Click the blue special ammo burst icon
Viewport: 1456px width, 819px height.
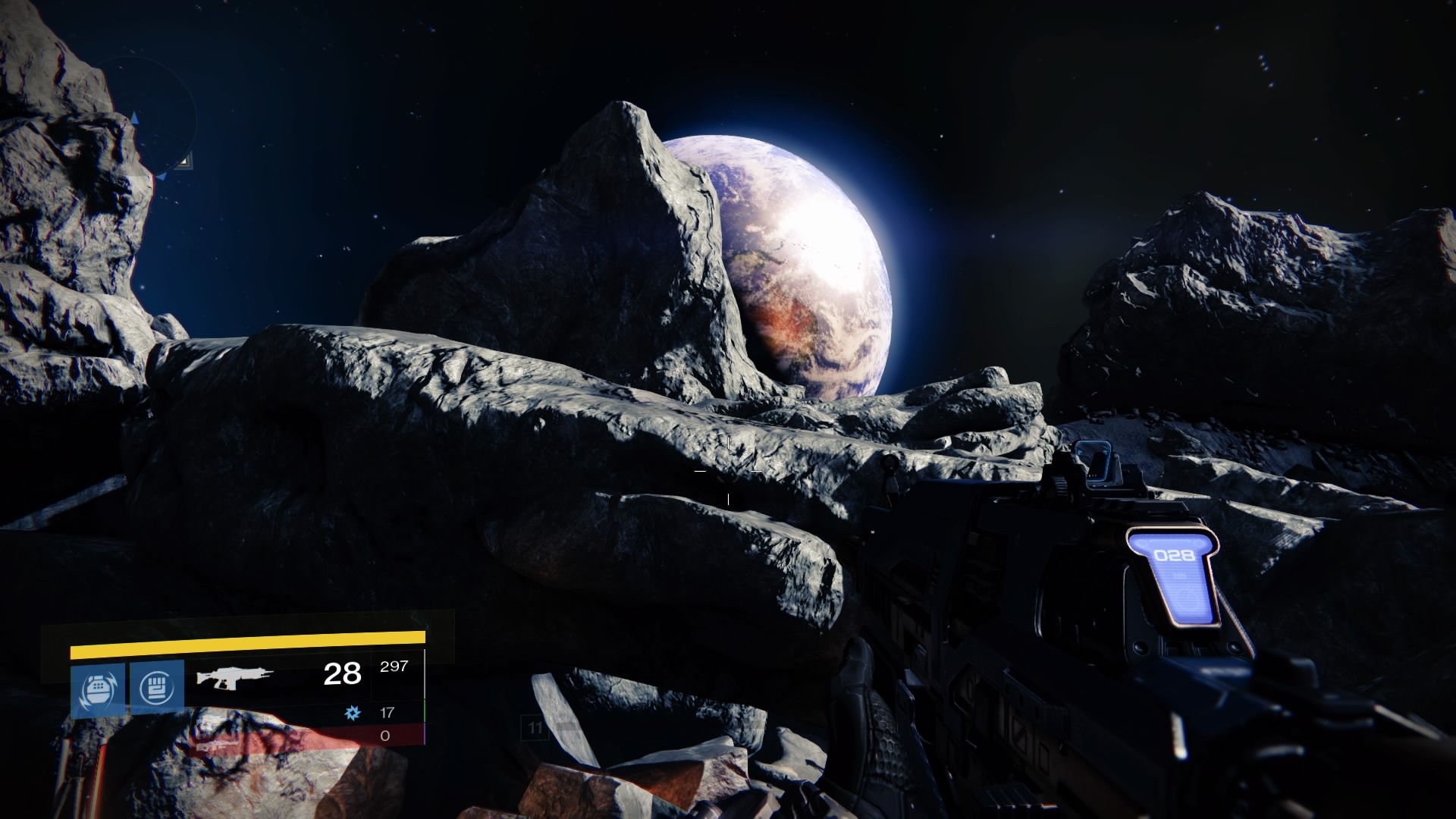tap(352, 712)
